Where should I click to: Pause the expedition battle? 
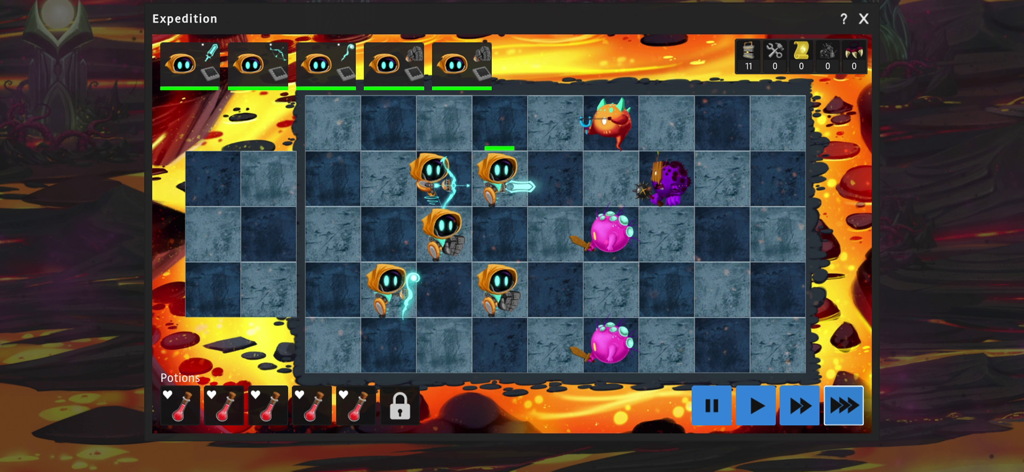[x=711, y=406]
